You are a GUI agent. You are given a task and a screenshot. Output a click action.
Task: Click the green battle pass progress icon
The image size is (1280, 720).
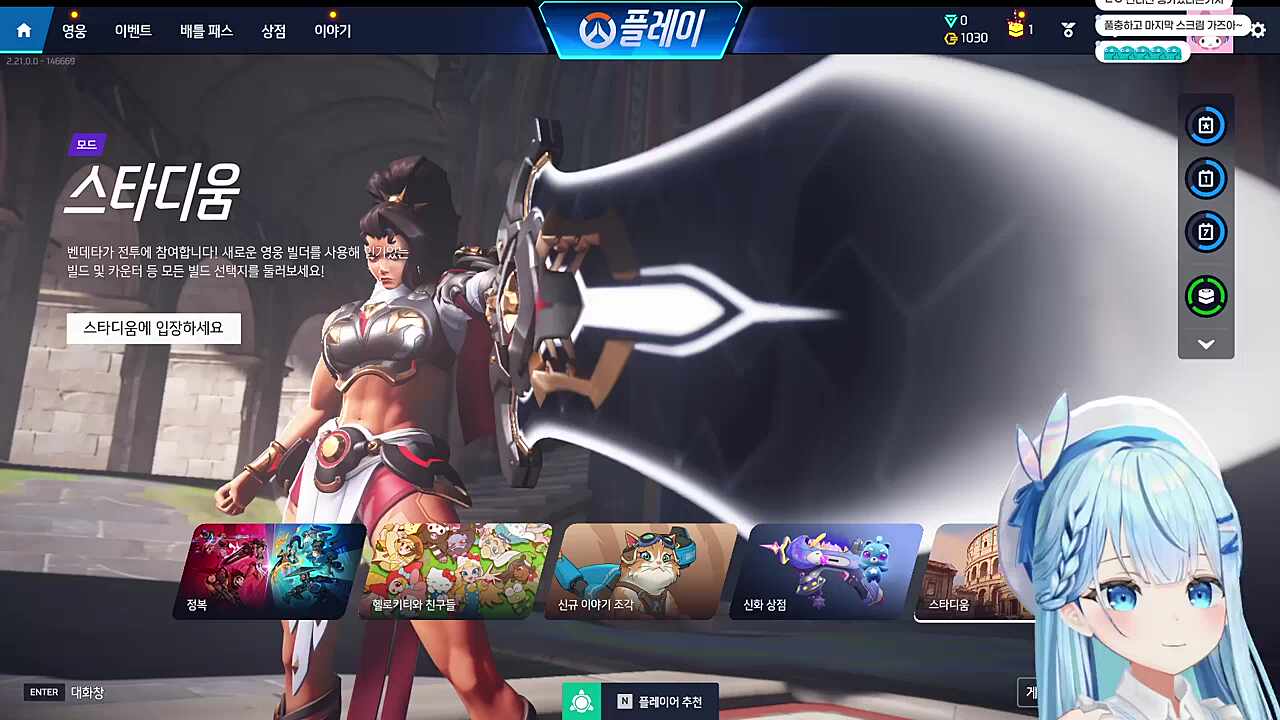[x=1206, y=297]
